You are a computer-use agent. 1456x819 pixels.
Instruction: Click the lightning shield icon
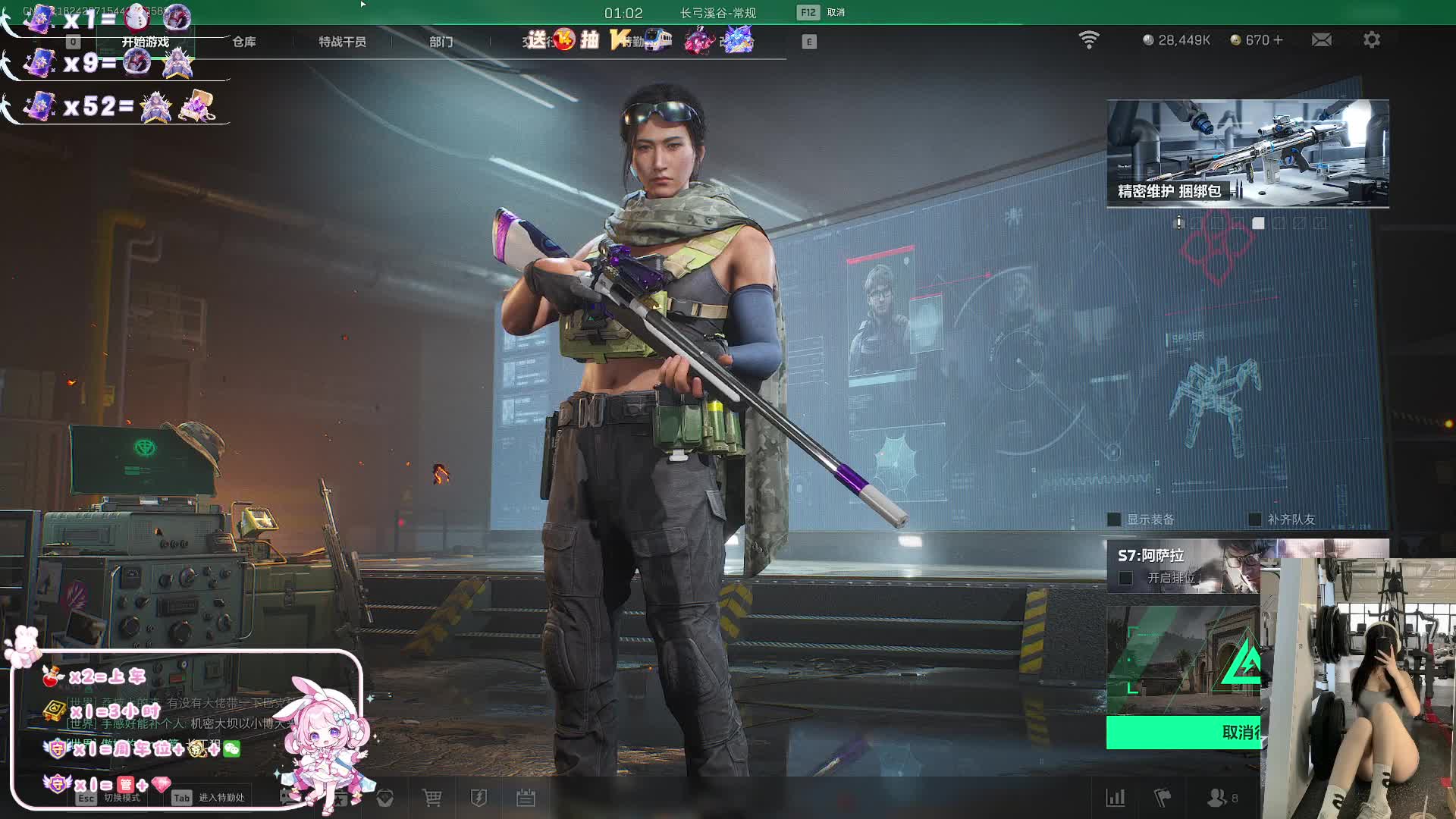[x=479, y=798]
